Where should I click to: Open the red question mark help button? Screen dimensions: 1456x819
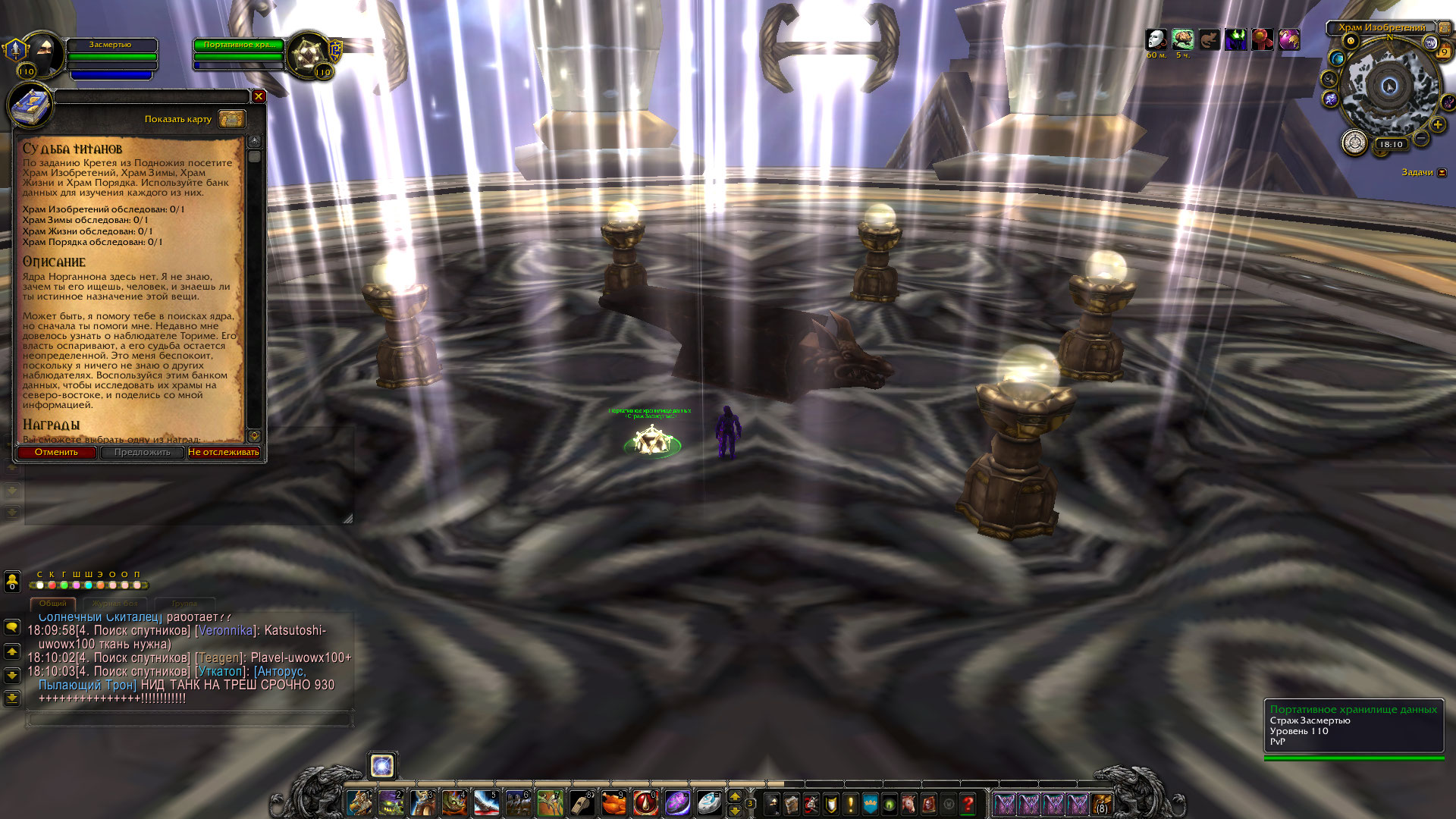tap(968, 803)
